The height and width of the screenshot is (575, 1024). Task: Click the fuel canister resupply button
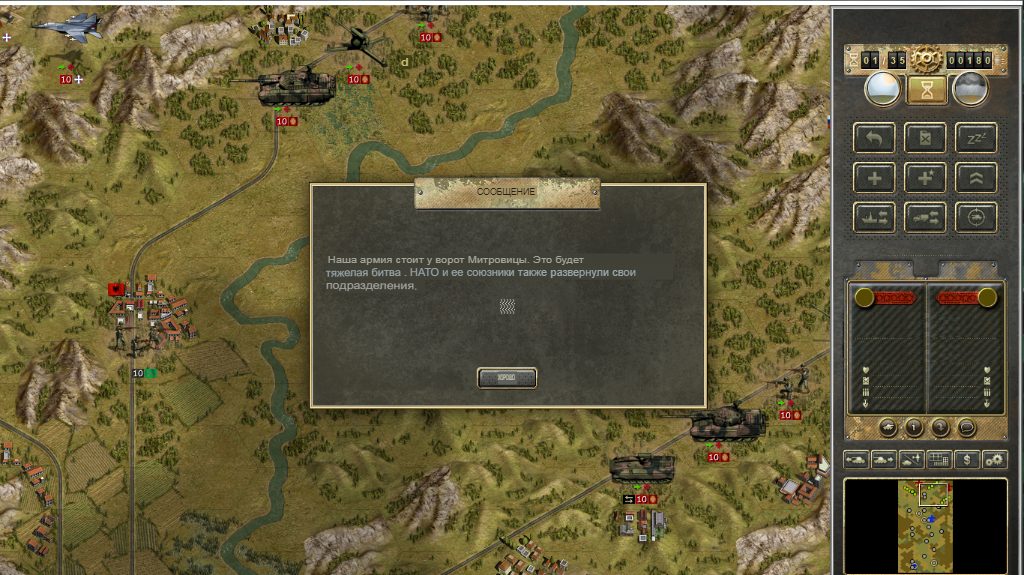[926, 138]
